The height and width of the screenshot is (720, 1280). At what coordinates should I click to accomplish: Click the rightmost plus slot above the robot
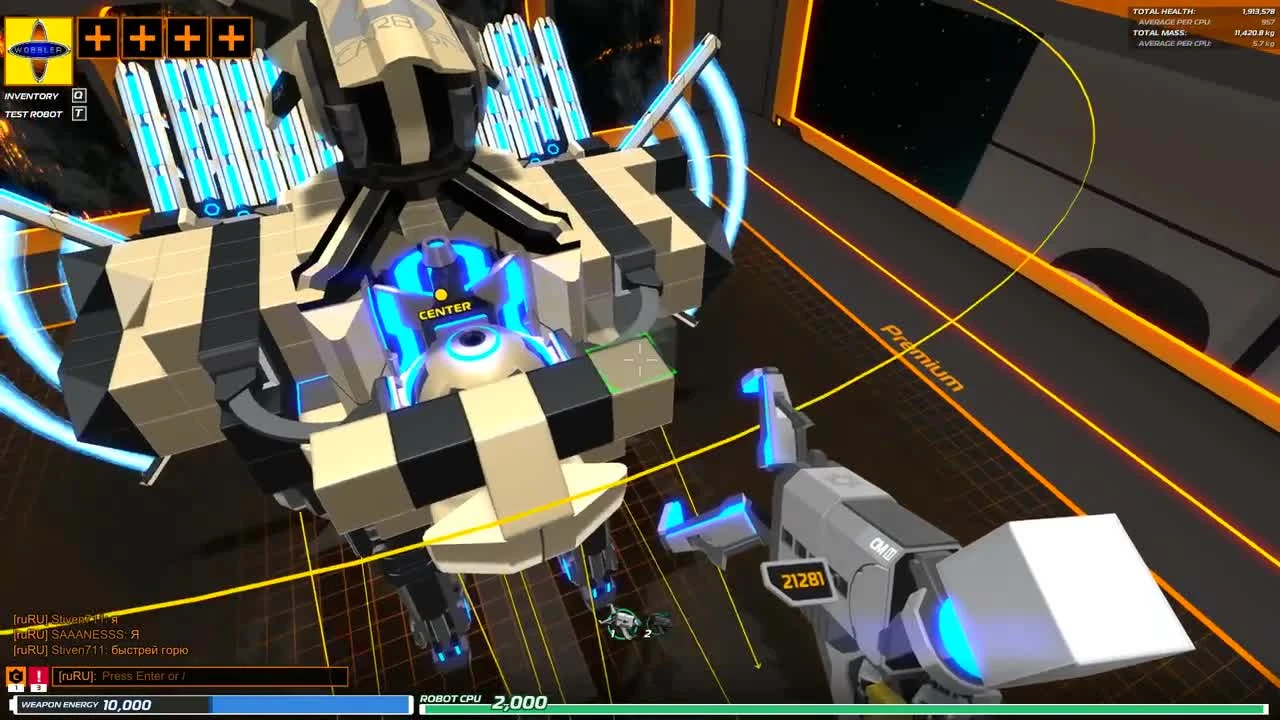[x=230, y=38]
